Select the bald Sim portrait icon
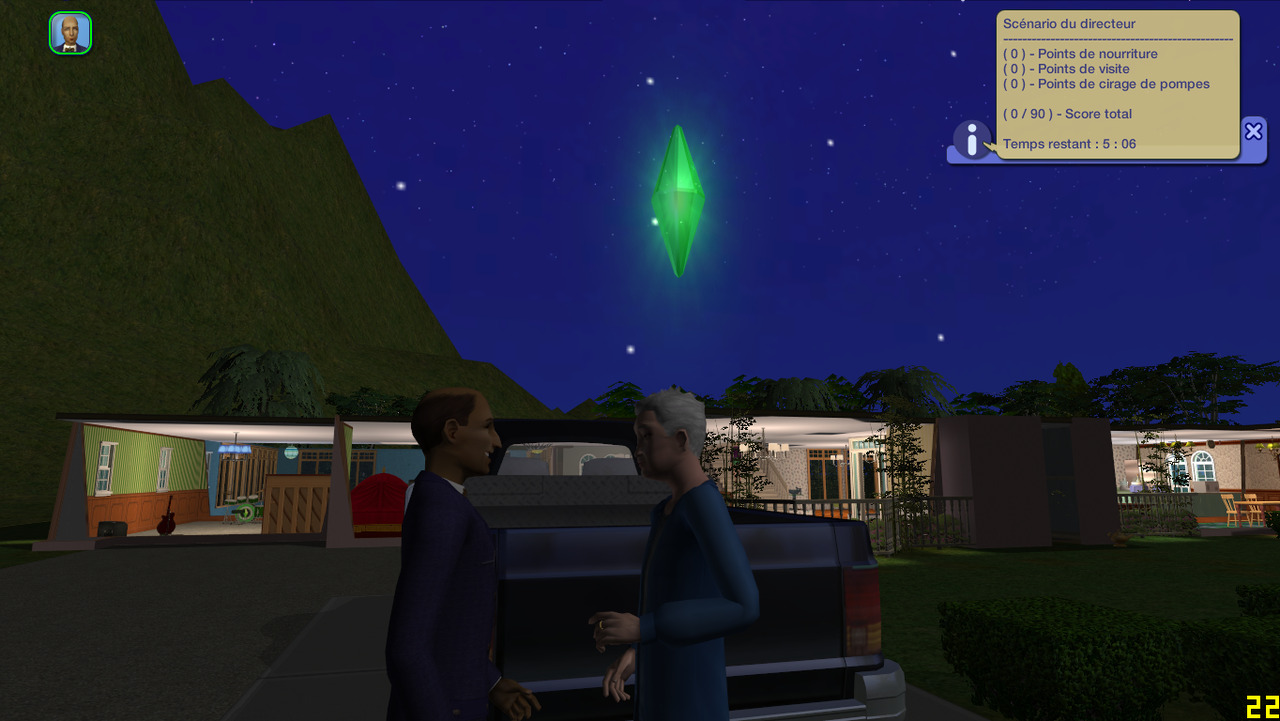The width and height of the screenshot is (1280, 721). pos(70,33)
